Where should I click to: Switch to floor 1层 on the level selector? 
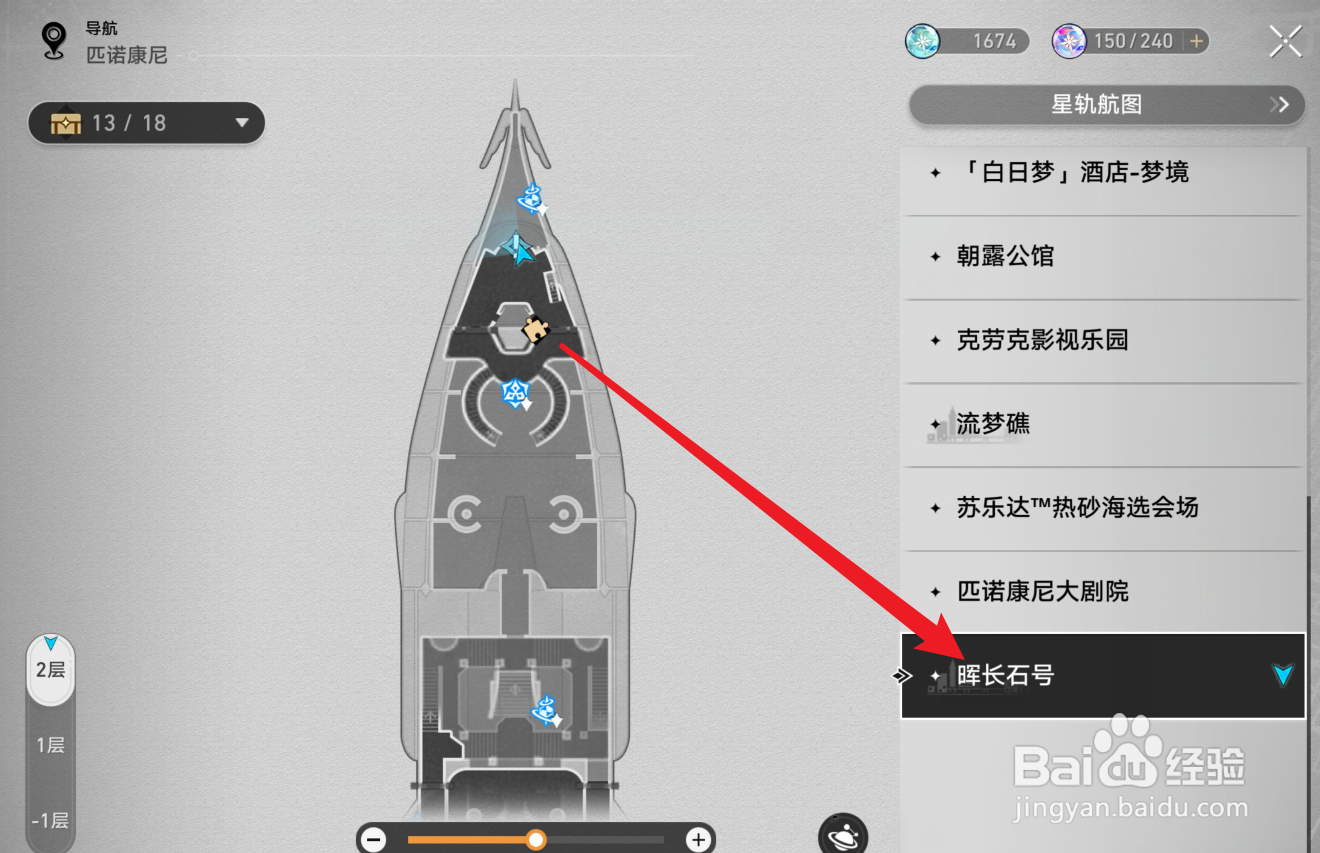[50, 747]
